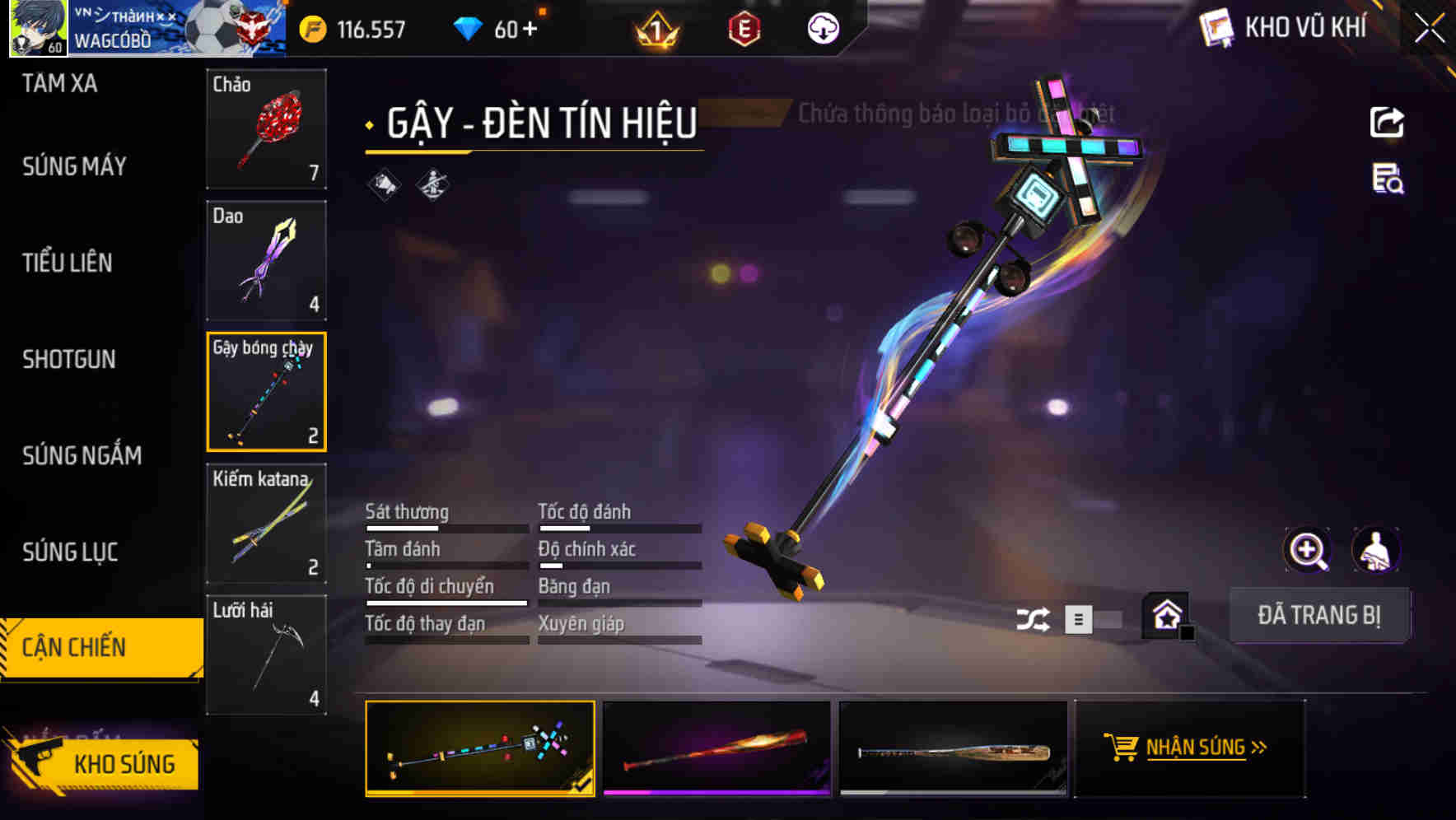Image resolution: width=1456 pixels, height=820 pixels.
Task: Switch to the Súng Lục category
Action: [70, 552]
